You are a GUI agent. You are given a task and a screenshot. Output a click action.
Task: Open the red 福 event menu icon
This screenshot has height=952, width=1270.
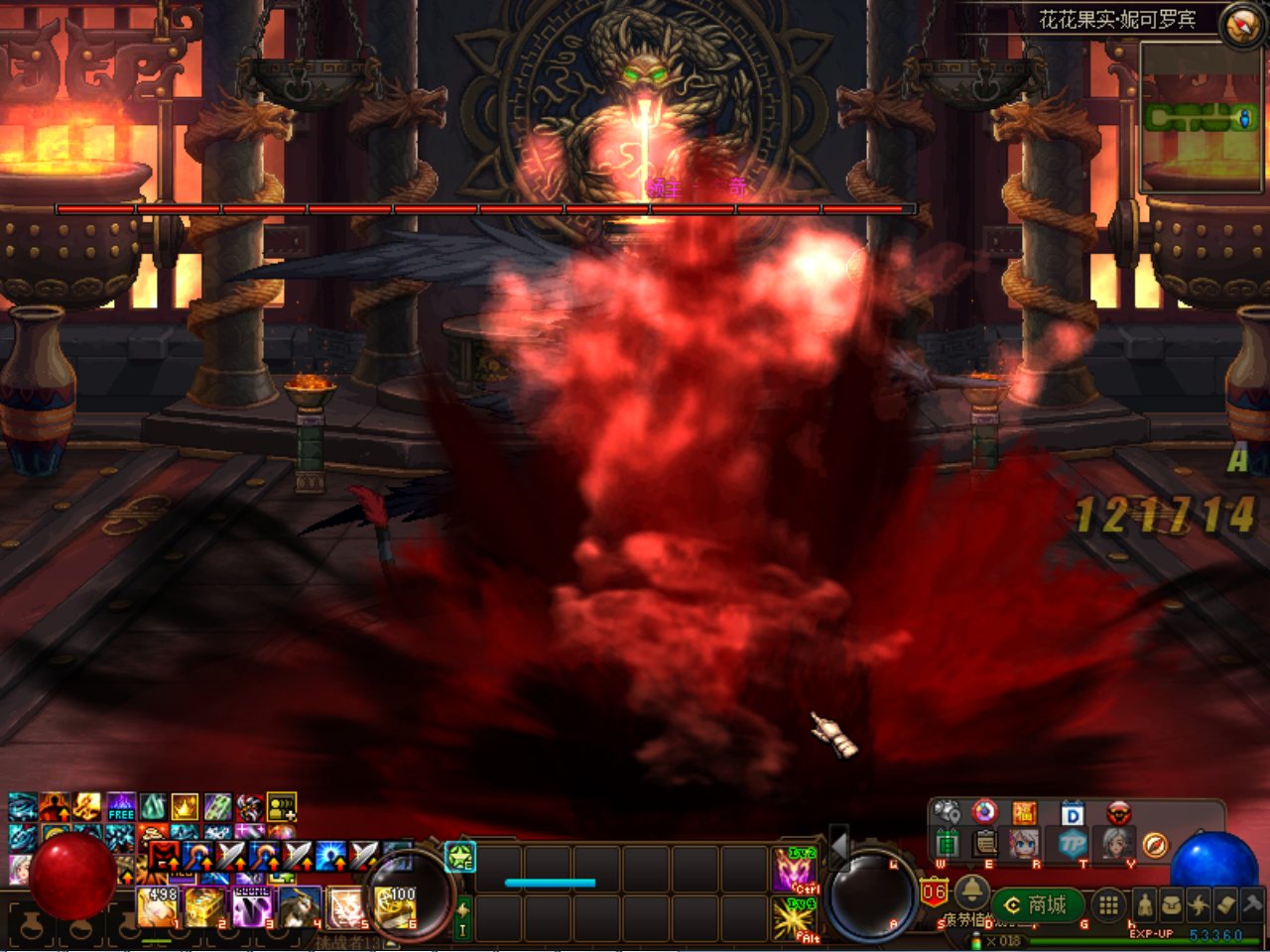click(1026, 812)
